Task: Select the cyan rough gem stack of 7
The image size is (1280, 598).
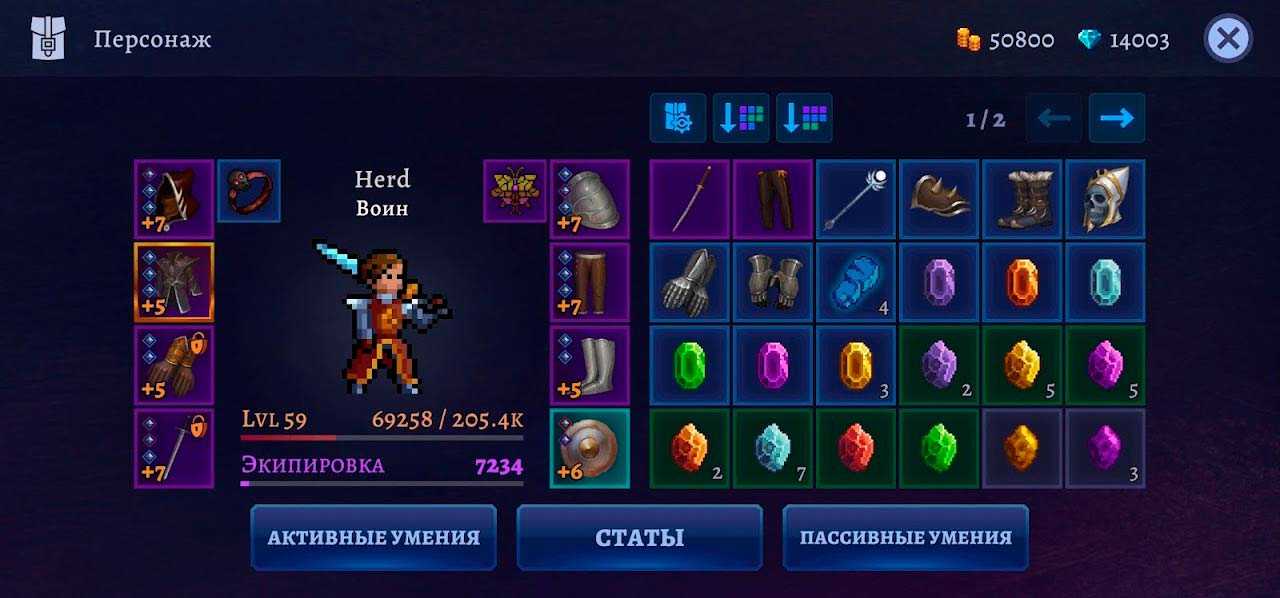Action: pos(773,448)
